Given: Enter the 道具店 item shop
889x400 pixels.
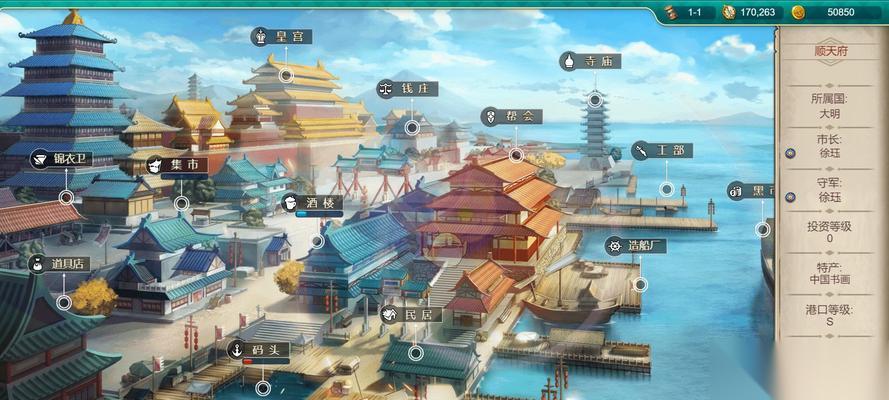Looking at the screenshot, I should point(61,264).
